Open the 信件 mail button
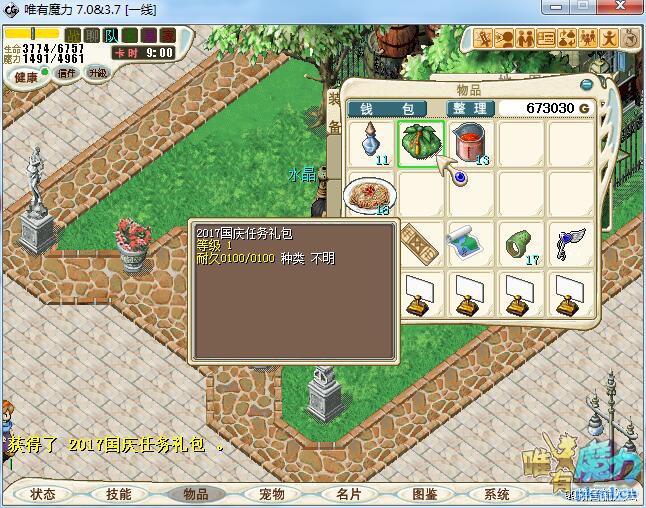Viewport: 646px width, 508px height. point(68,73)
